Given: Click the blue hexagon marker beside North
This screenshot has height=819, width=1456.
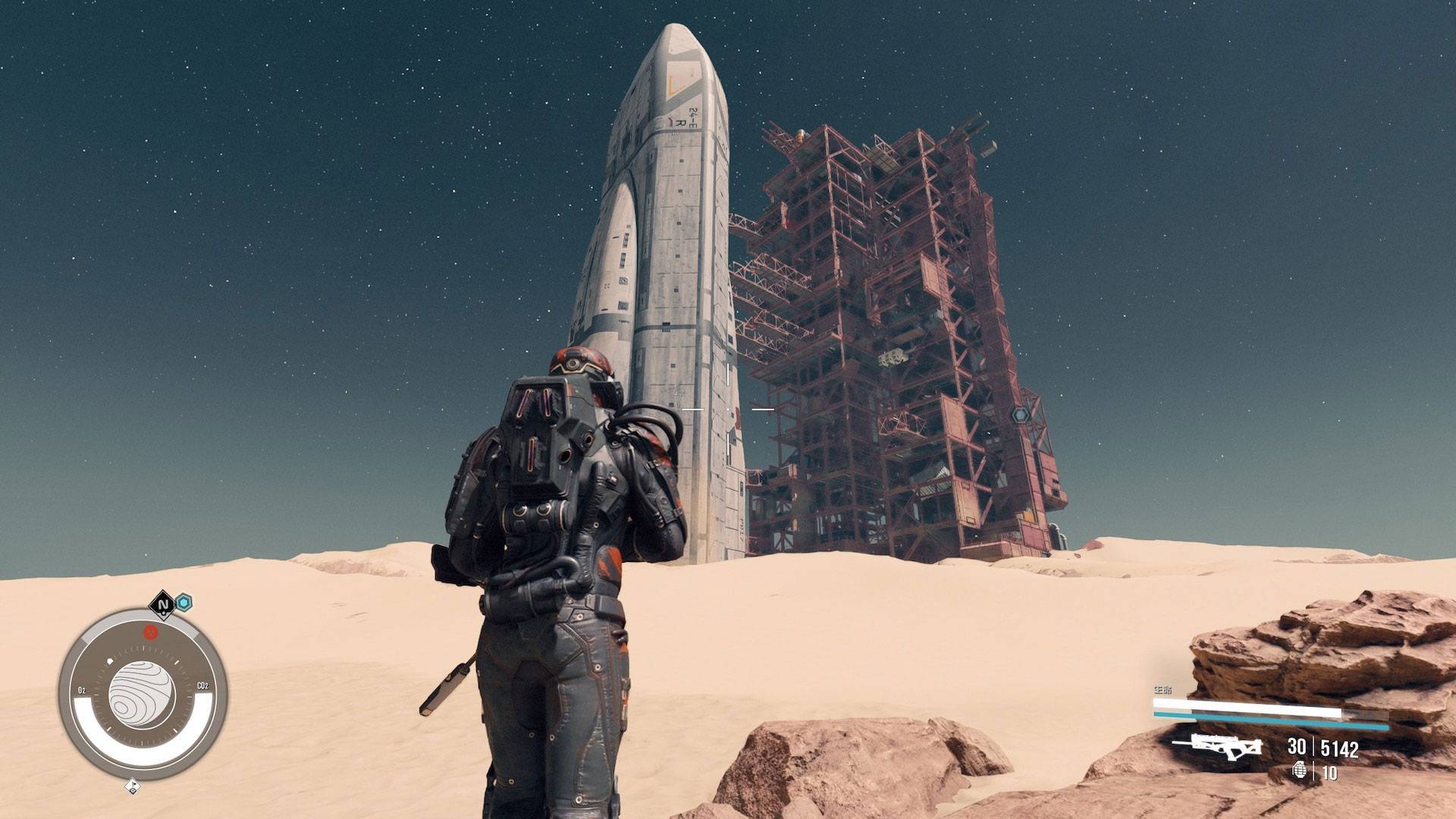Looking at the screenshot, I should pos(184,603).
